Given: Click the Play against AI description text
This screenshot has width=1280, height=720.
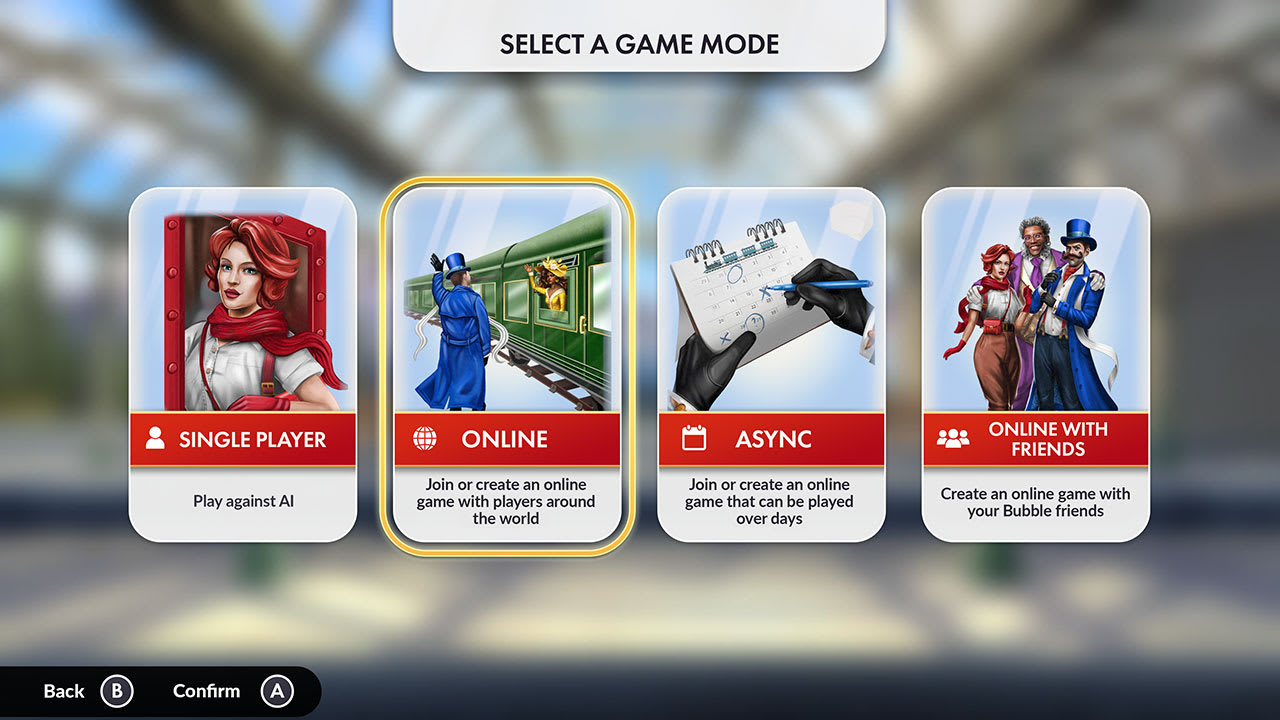Looking at the screenshot, I should [x=243, y=502].
